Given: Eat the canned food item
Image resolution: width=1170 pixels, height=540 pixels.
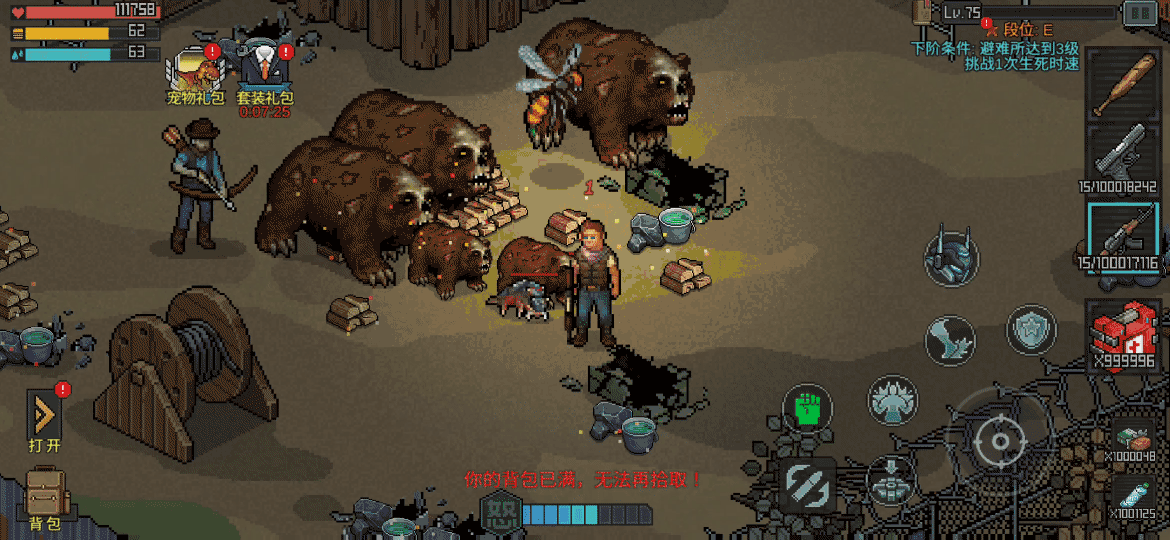Looking at the screenshot, I should click(1134, 438).
